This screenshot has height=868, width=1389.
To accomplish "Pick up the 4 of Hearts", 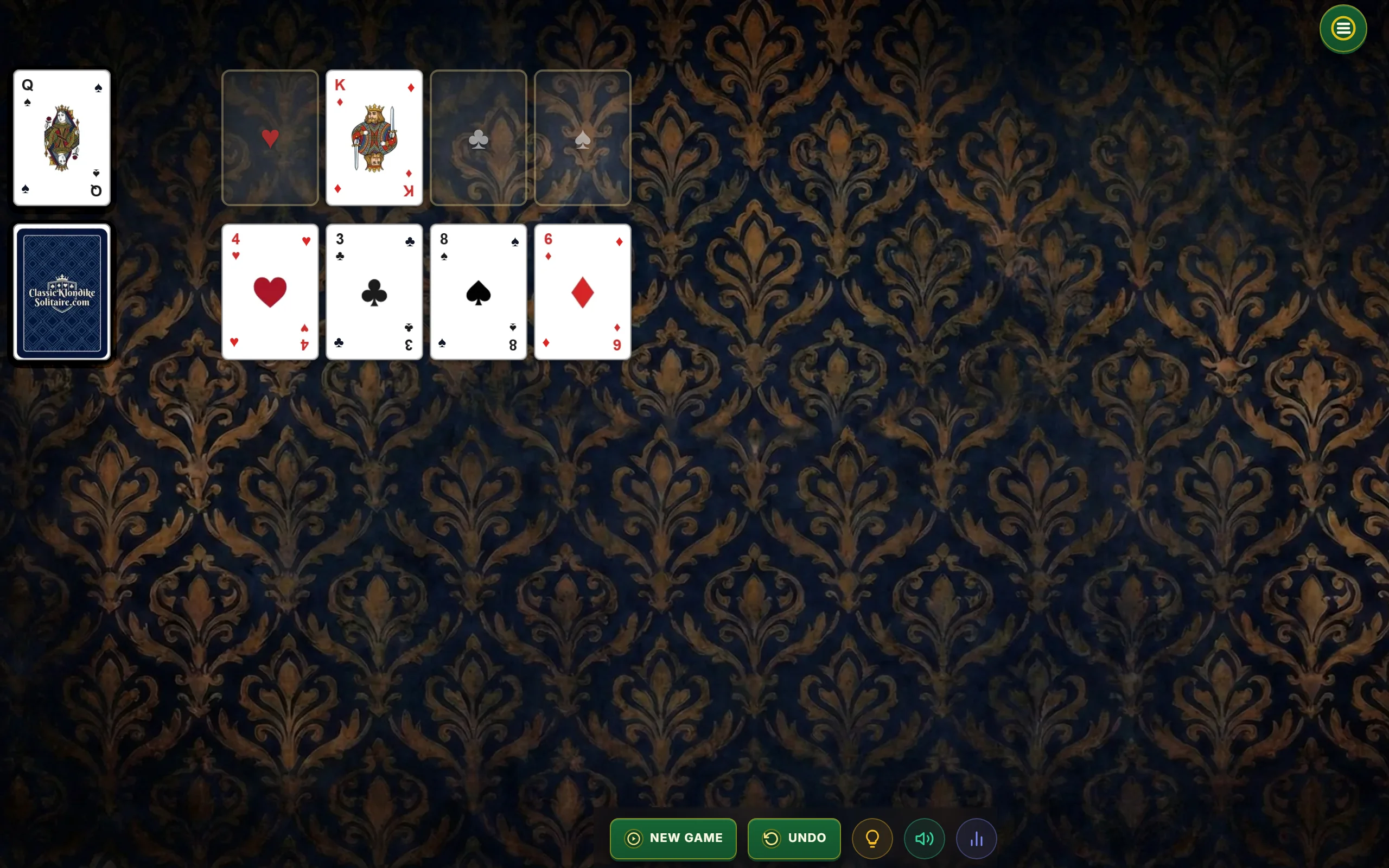I will (270, 292).
